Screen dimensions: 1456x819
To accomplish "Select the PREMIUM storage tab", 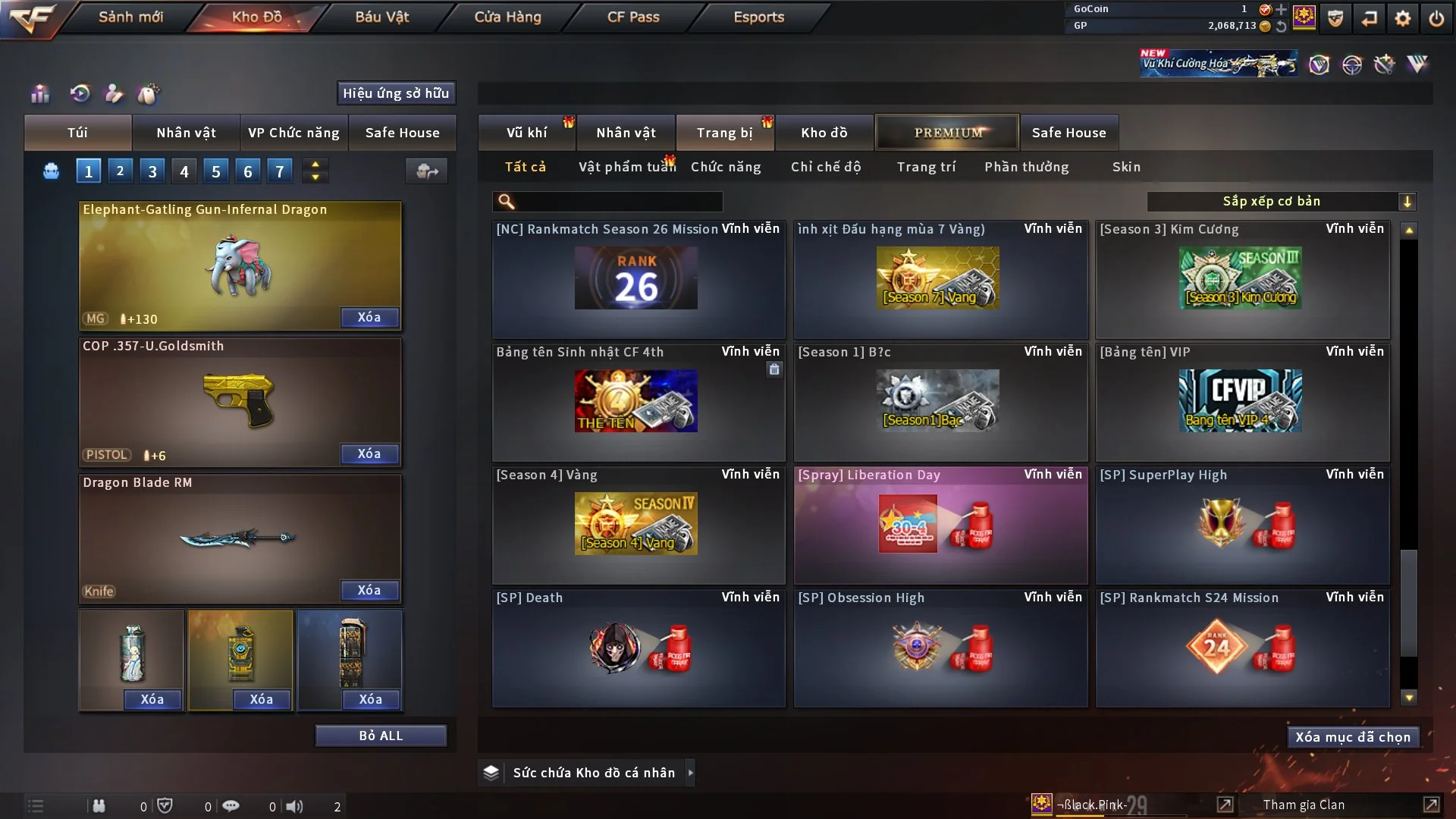I will coord(947,133).
